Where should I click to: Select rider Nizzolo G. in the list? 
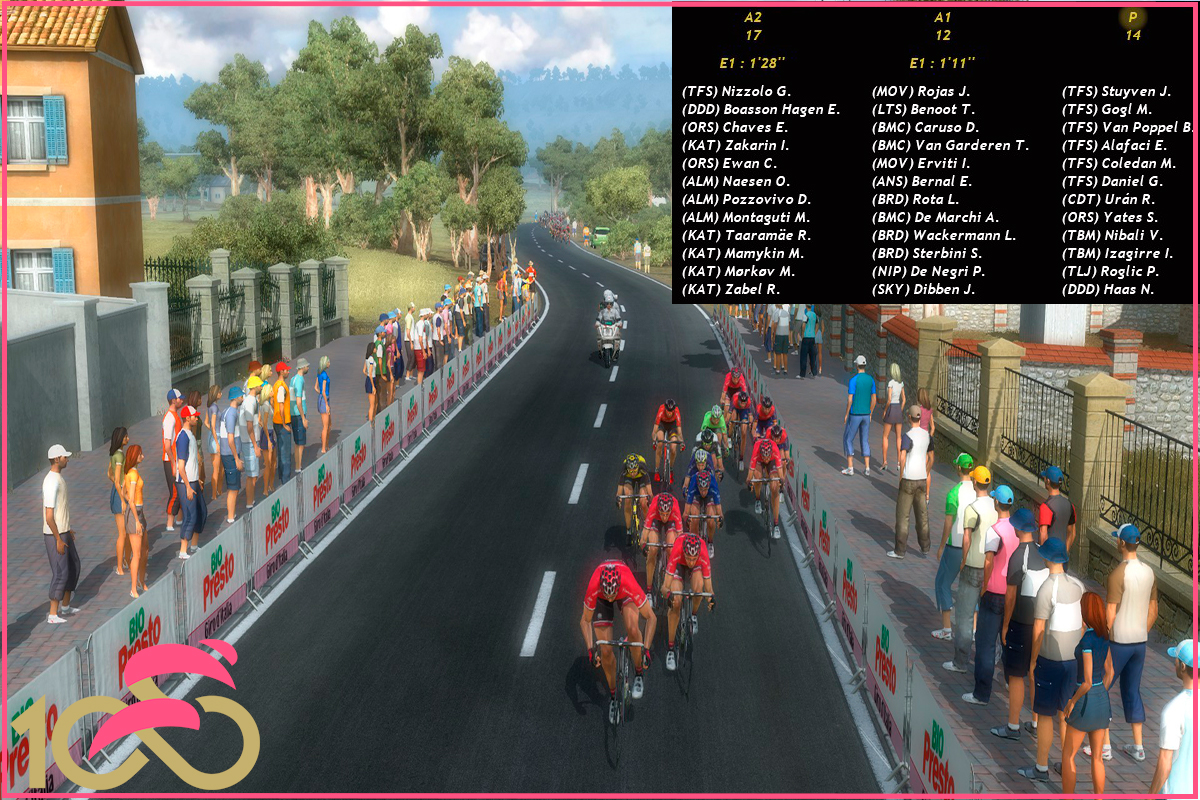click(x=736, y=91)
